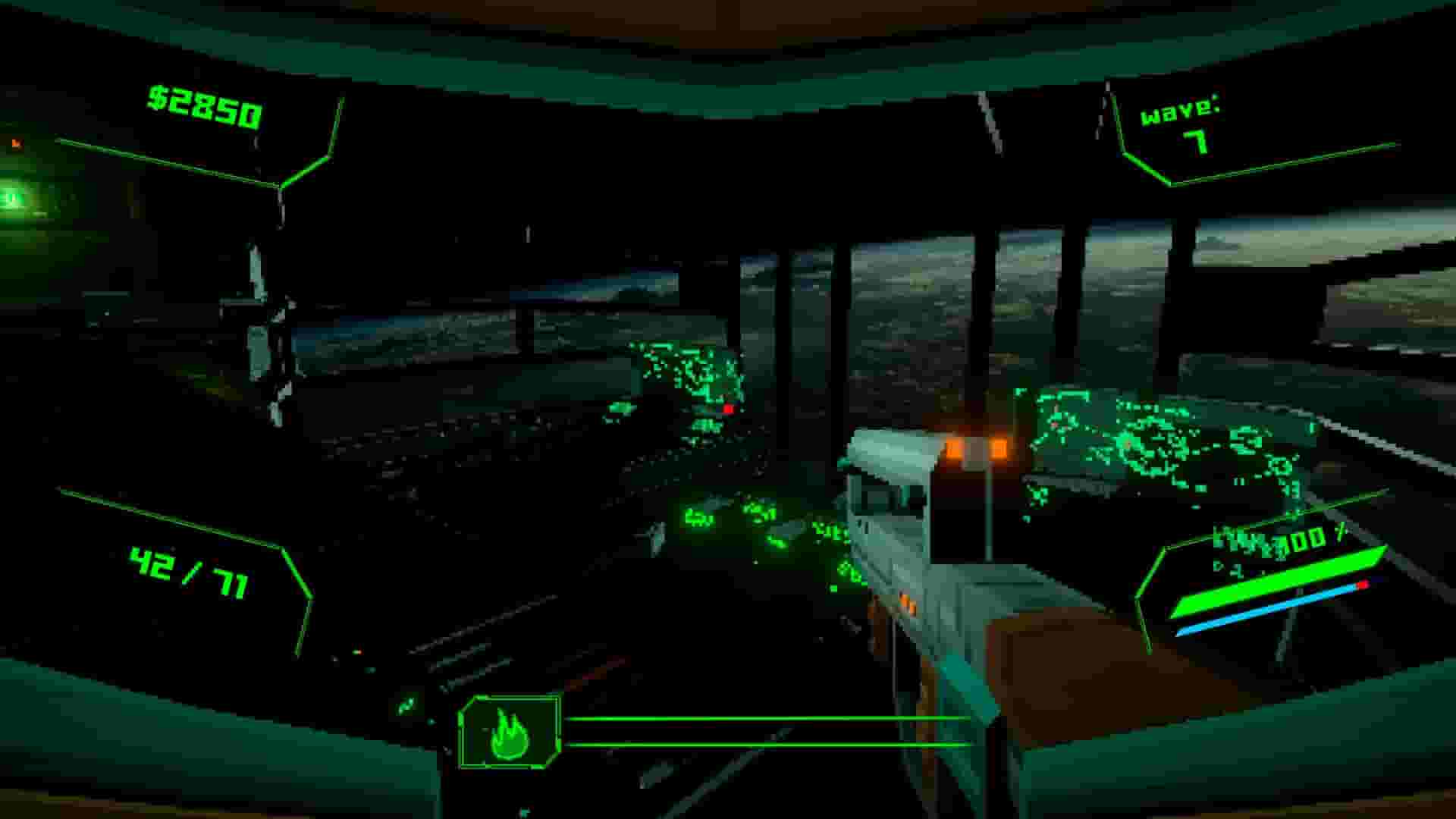Click the enemy's orange glowing eyes

point(974,450)
